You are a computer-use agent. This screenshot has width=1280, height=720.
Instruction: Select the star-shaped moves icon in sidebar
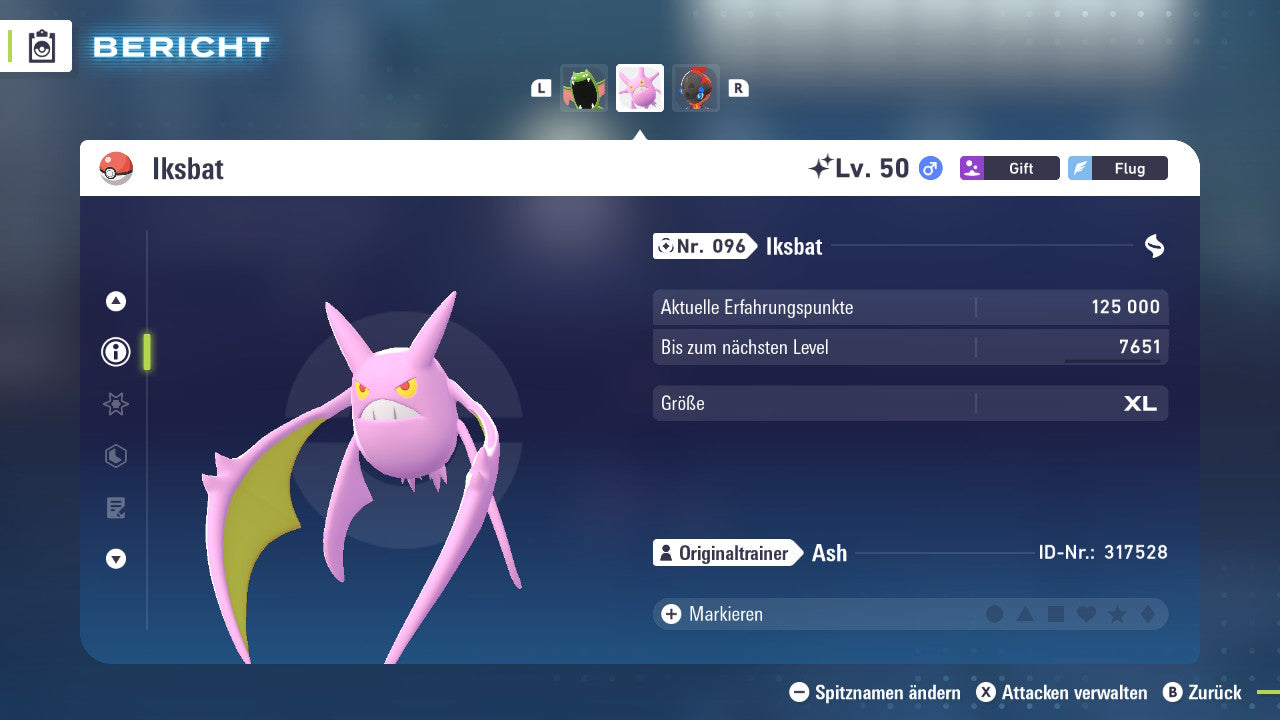point(116,404)
